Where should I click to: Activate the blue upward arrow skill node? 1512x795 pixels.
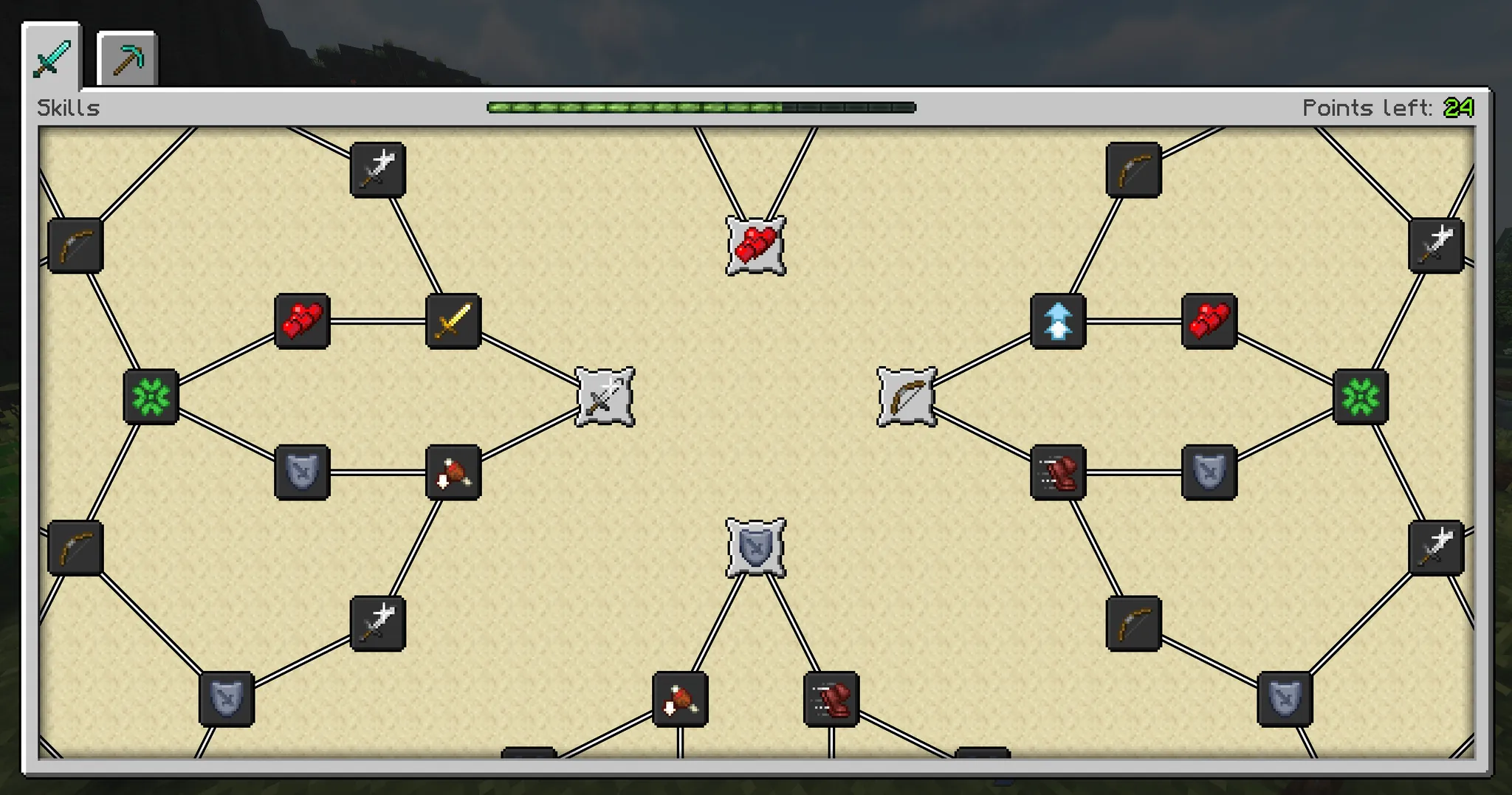pos(1058,321)
